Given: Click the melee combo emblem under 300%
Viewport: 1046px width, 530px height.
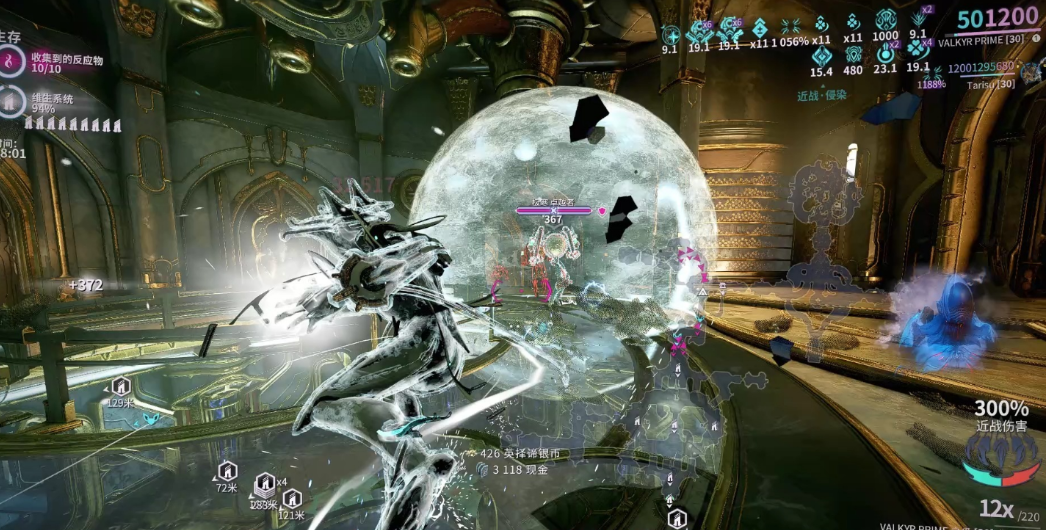Looking at the screenshot, I should tap(1001, 456).
